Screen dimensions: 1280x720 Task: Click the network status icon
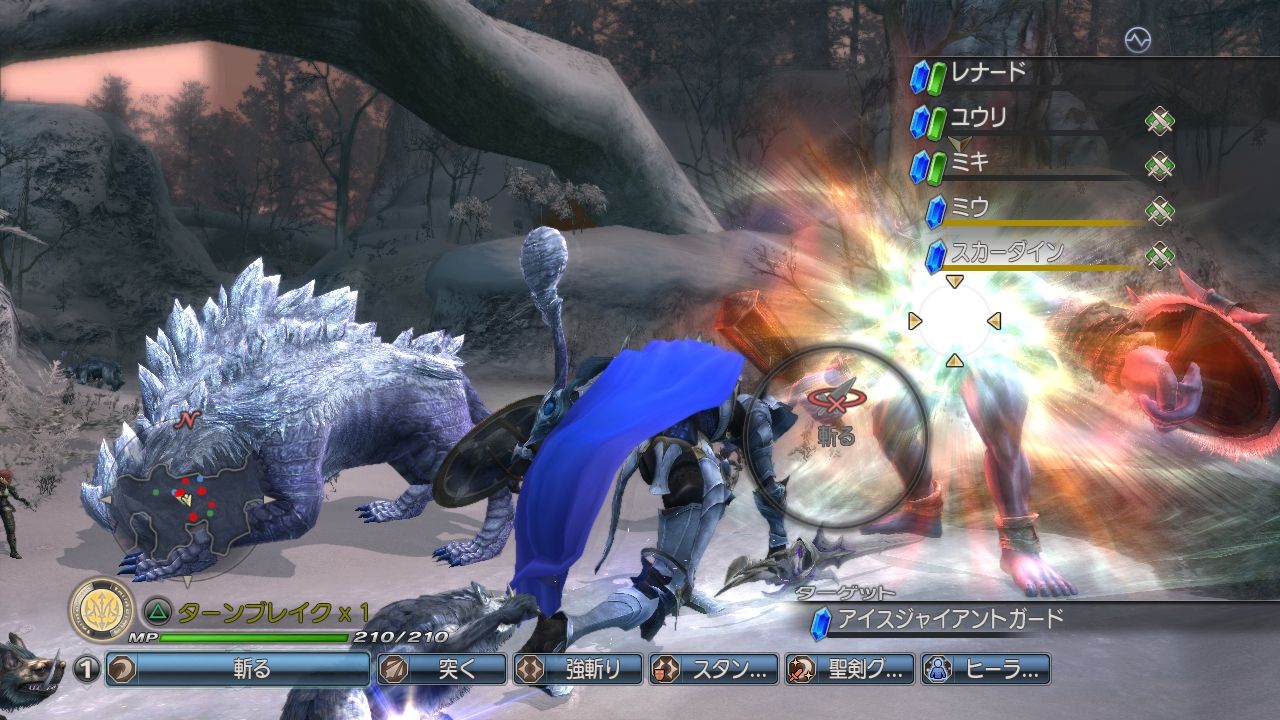[1137, 40]
